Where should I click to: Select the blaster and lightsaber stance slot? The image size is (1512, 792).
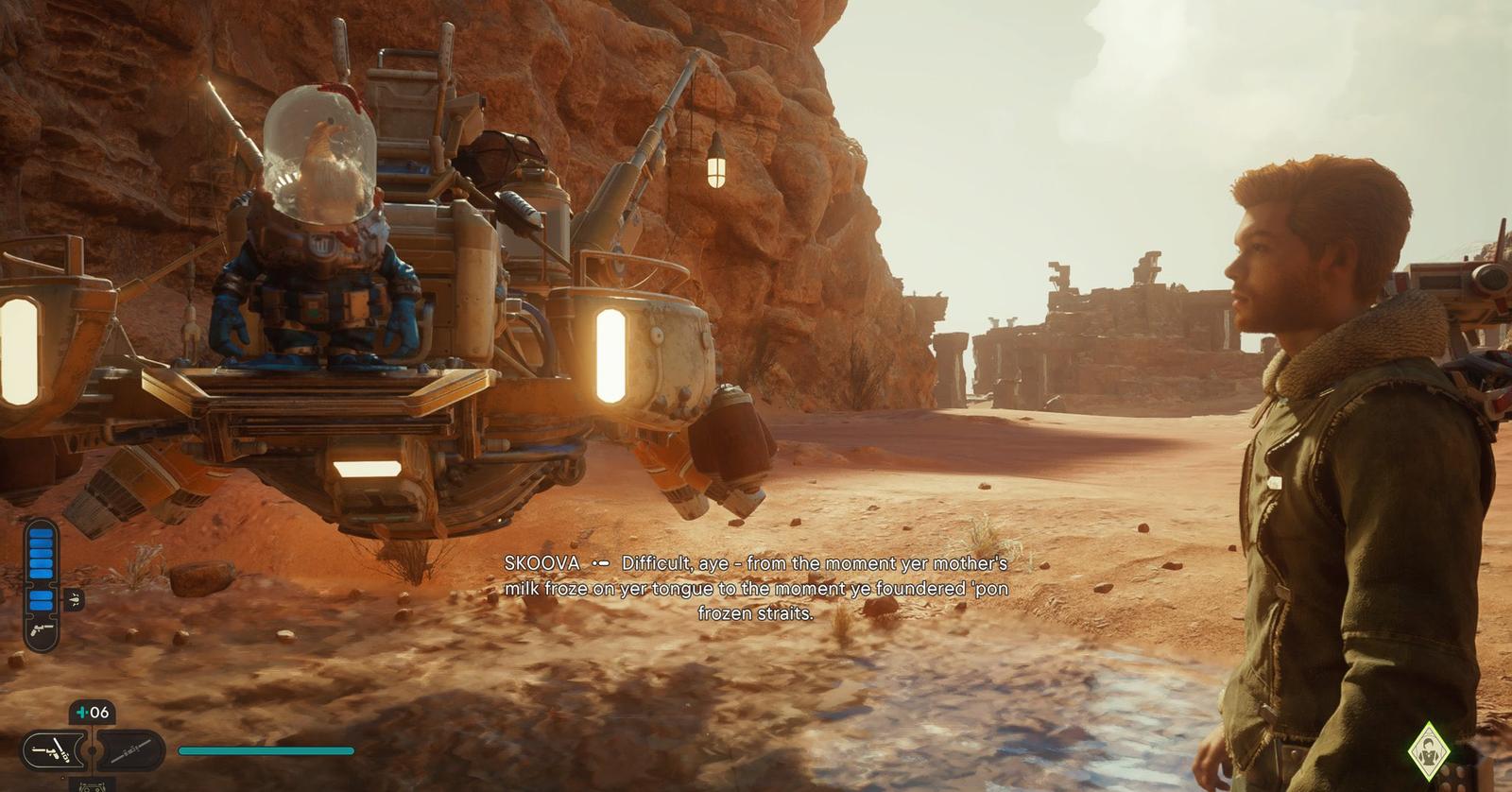(53, 752)
